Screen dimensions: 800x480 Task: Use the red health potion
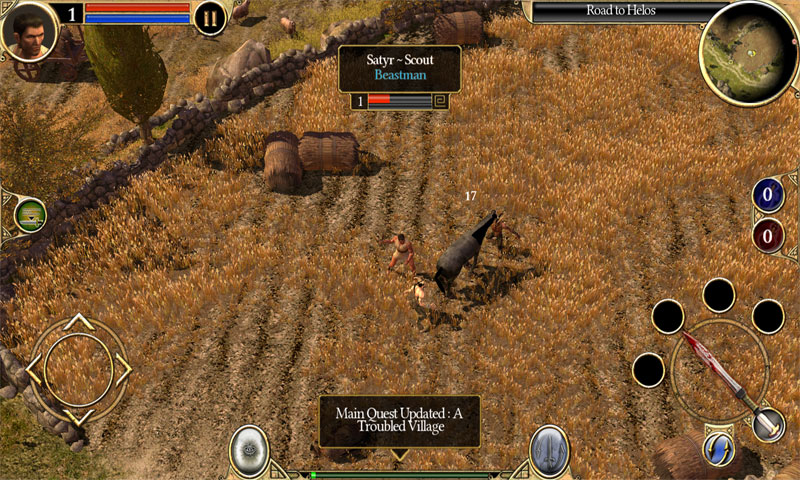click(768, 237)
